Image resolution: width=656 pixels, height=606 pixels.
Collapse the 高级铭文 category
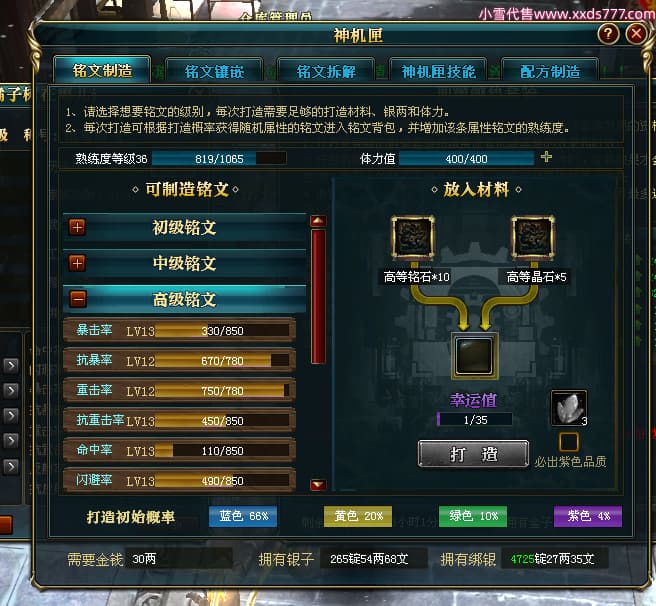point(78,299)
